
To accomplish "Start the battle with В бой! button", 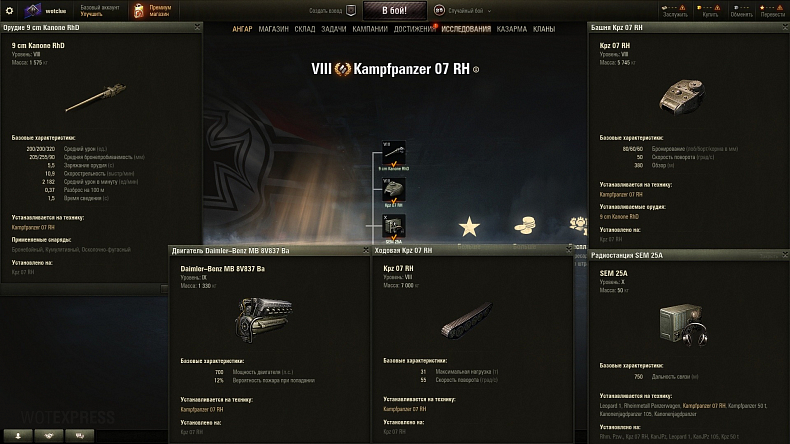I will (394, 10).
